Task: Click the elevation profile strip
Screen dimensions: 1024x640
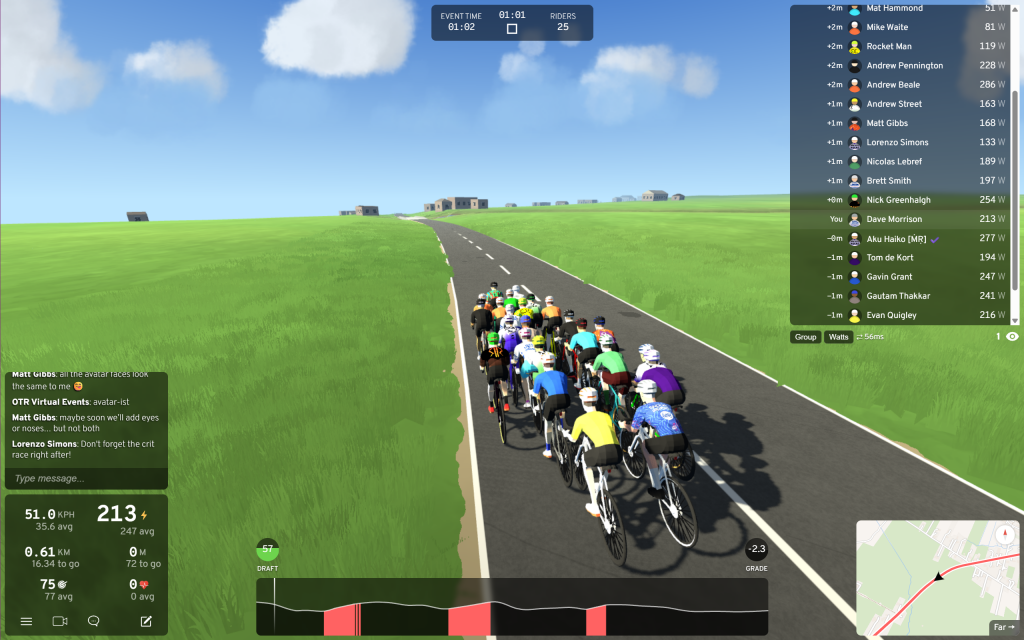Action: pyautogui.click(x=512, y=606)
